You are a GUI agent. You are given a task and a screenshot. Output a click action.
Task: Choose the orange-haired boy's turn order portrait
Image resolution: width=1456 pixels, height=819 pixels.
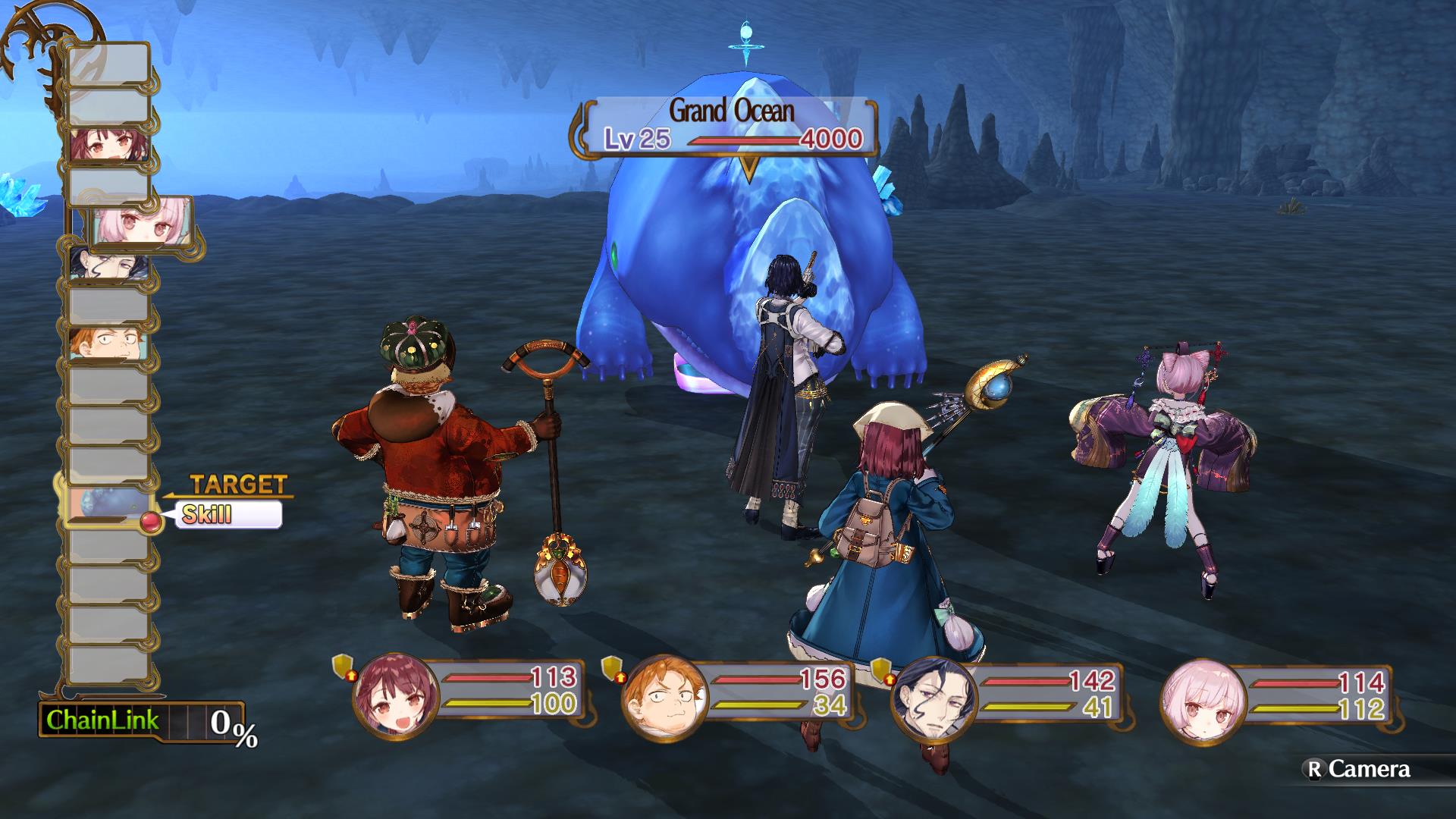click(x=109, y=344)
